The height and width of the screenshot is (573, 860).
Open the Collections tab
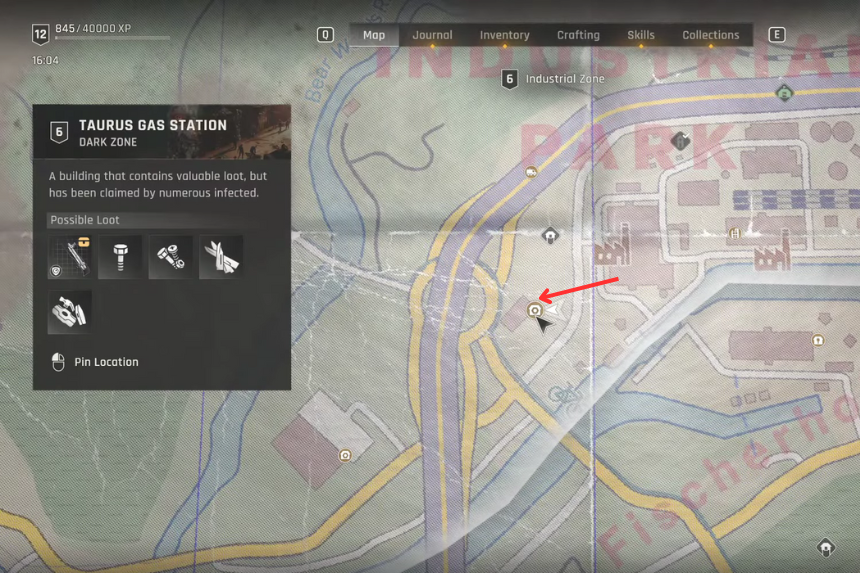(711, 35)
